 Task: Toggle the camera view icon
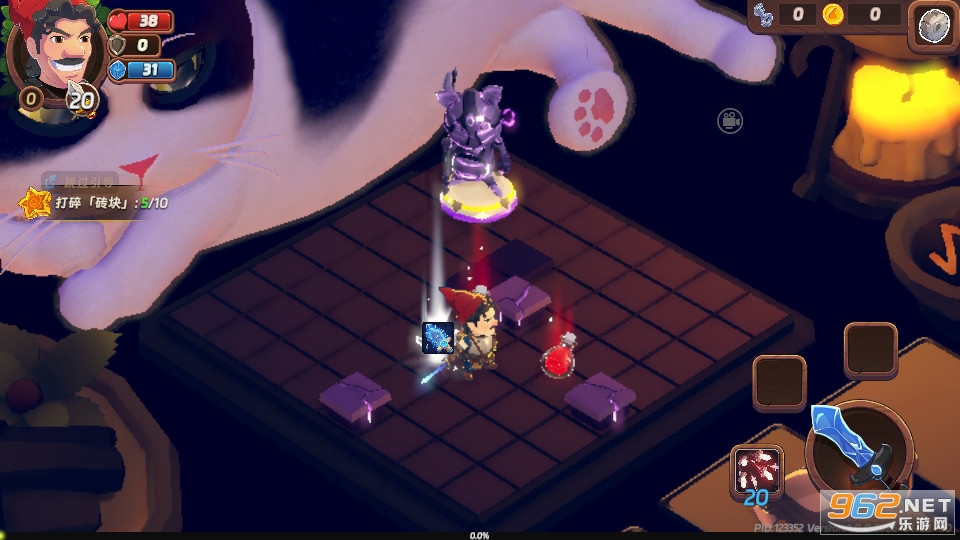(x=730, y=121)
